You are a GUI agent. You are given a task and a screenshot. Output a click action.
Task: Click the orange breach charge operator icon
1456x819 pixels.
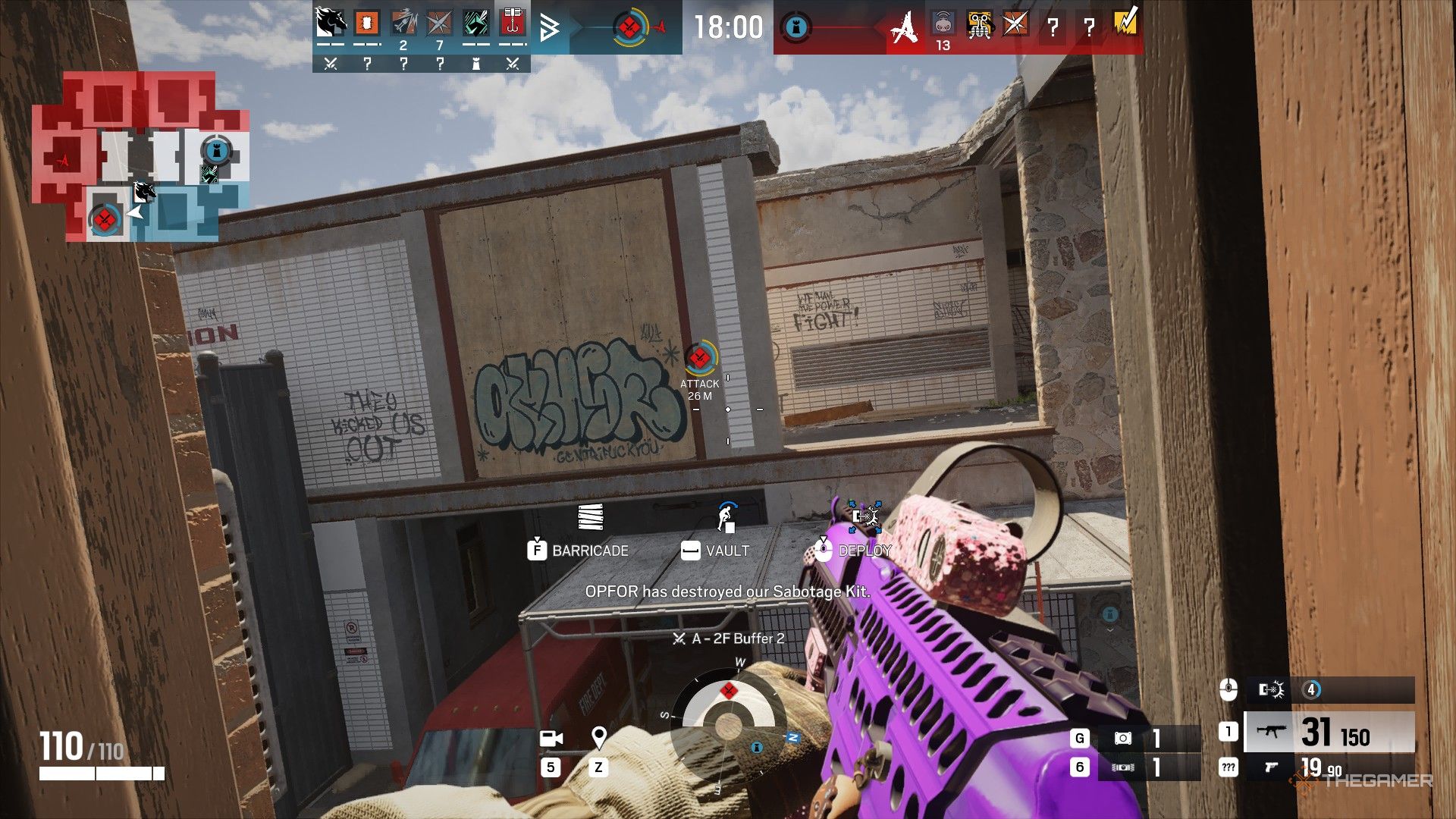(366, 23)
